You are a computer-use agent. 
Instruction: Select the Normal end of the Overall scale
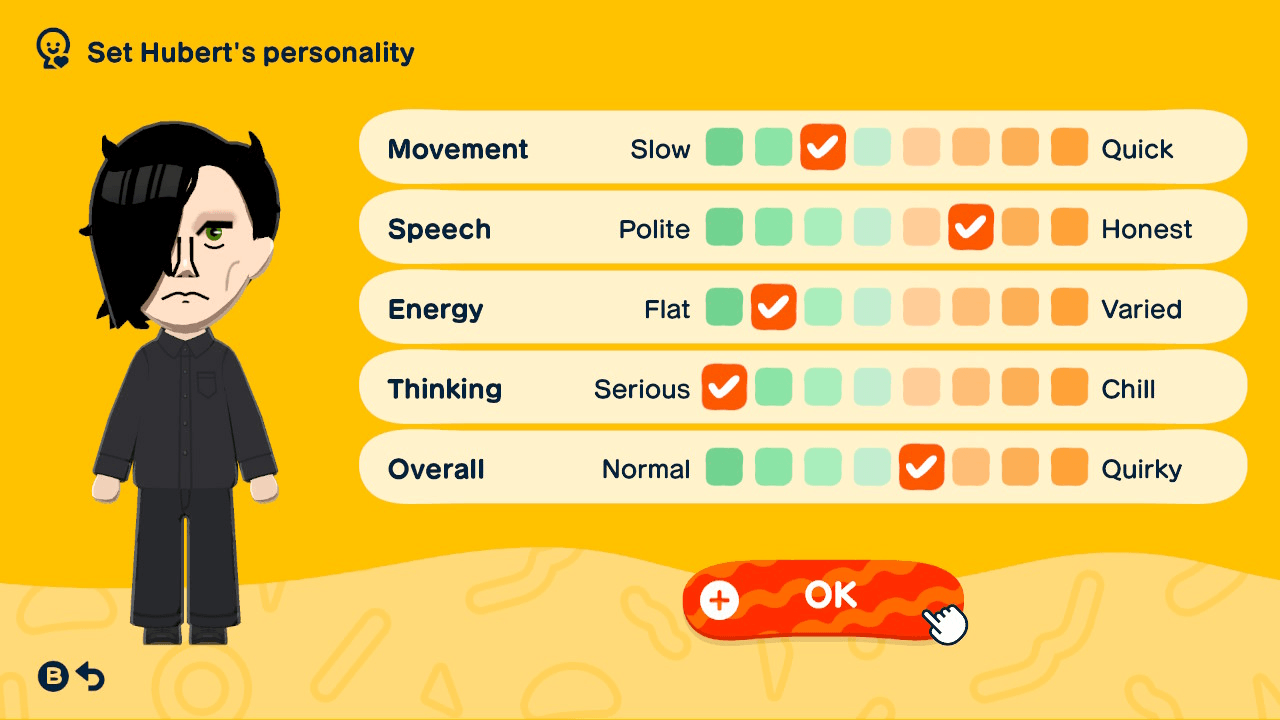[x=724, y=467]
